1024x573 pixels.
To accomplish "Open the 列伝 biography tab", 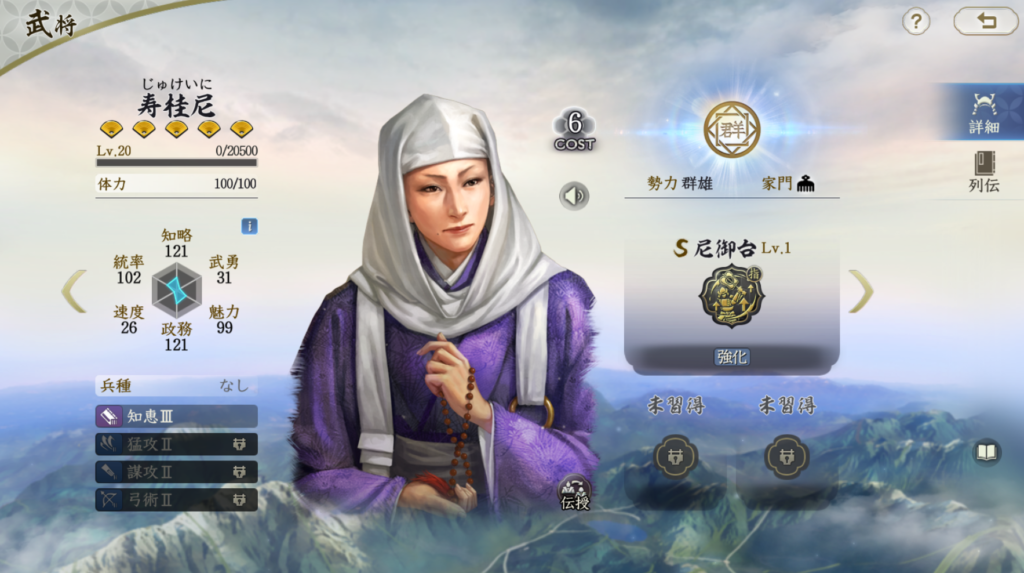I will click(983, 171).
